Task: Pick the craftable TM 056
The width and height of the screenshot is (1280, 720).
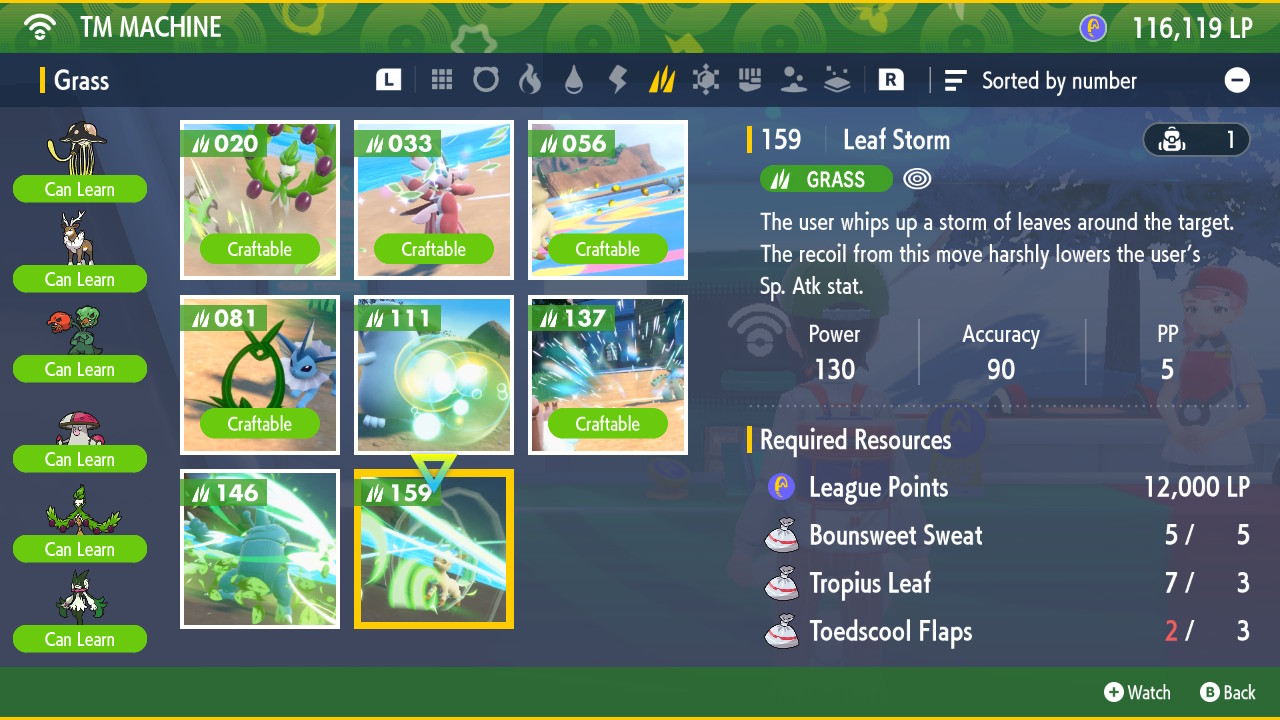Action: [608, 200]
